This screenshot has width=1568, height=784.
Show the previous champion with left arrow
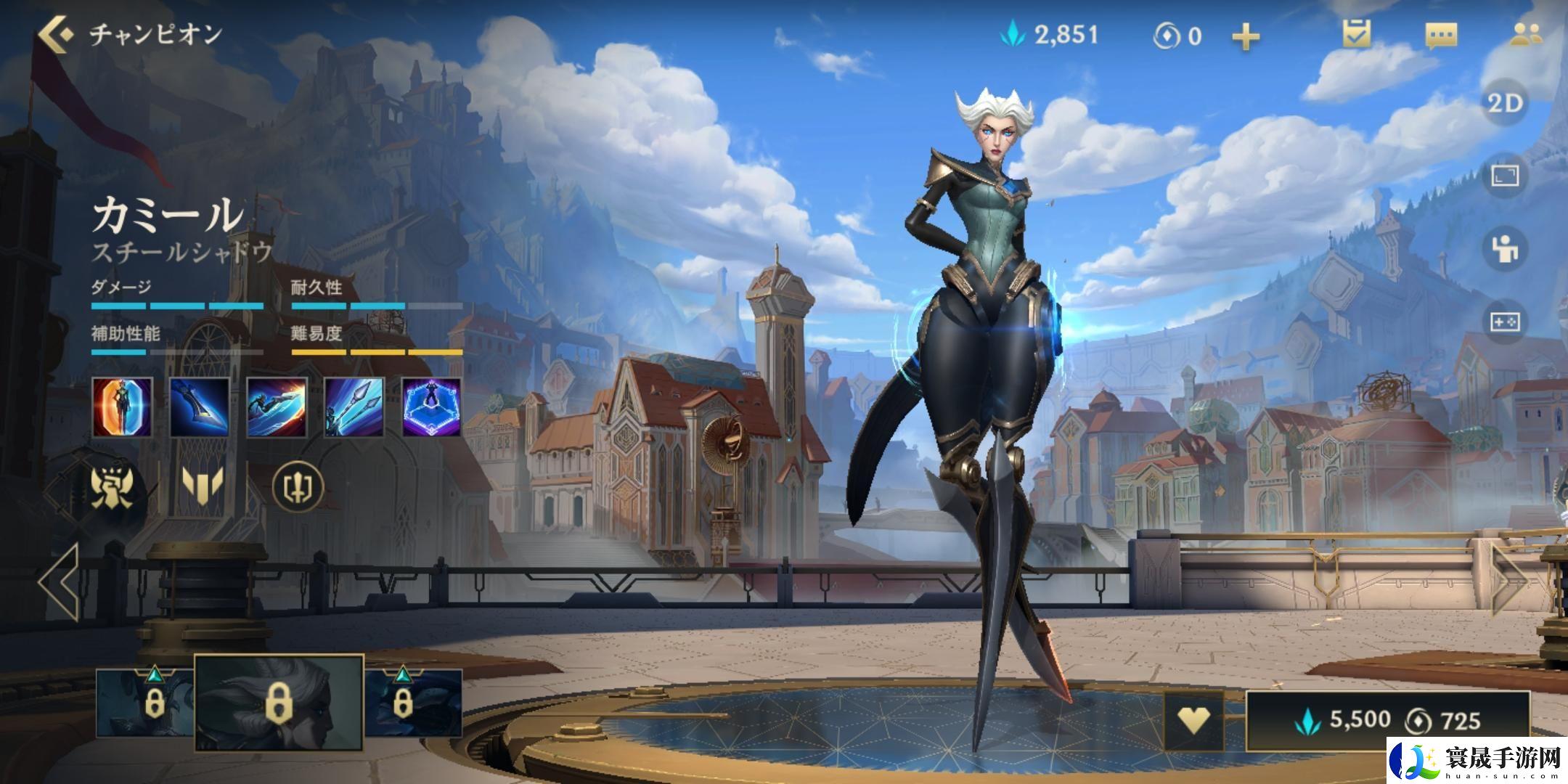(x=60, y=581)
